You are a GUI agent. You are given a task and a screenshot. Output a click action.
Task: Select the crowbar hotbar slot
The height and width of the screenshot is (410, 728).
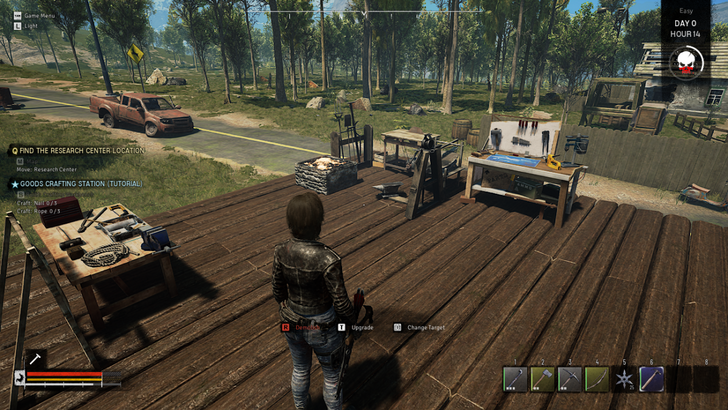coord(516,380)
